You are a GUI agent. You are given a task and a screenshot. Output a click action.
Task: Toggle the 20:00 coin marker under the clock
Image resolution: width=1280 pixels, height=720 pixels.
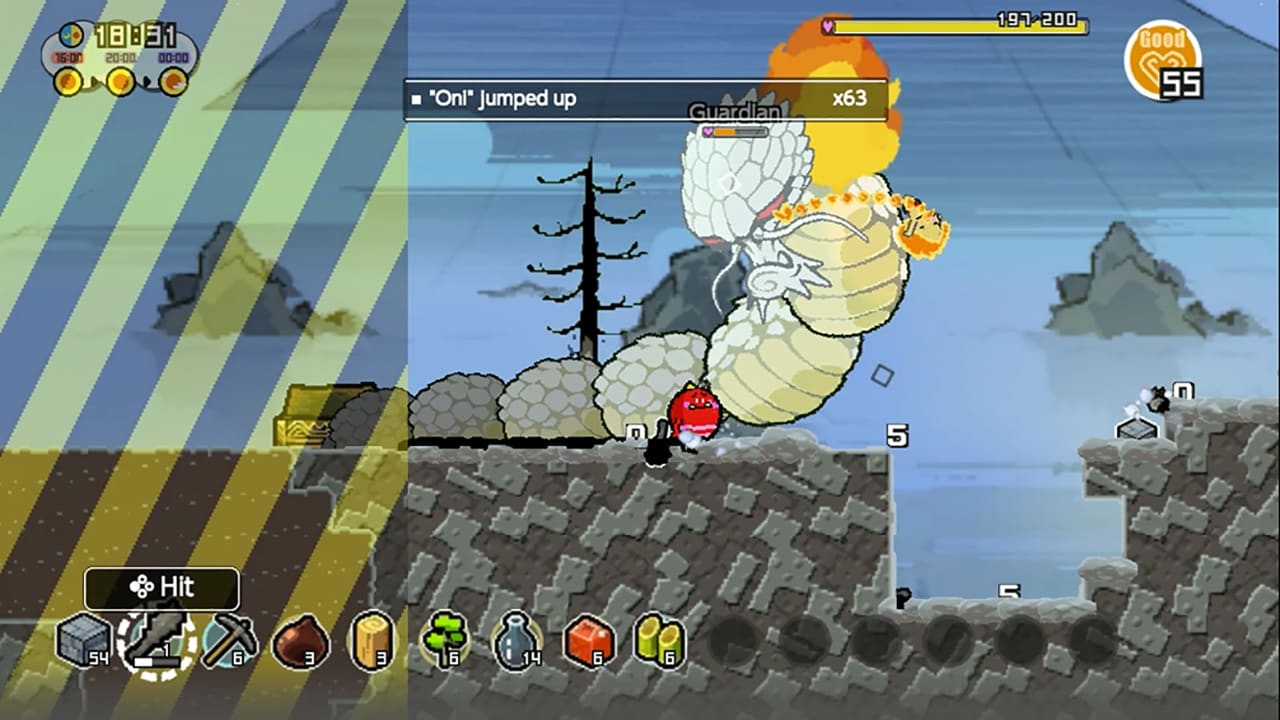[x=120, y=80]
